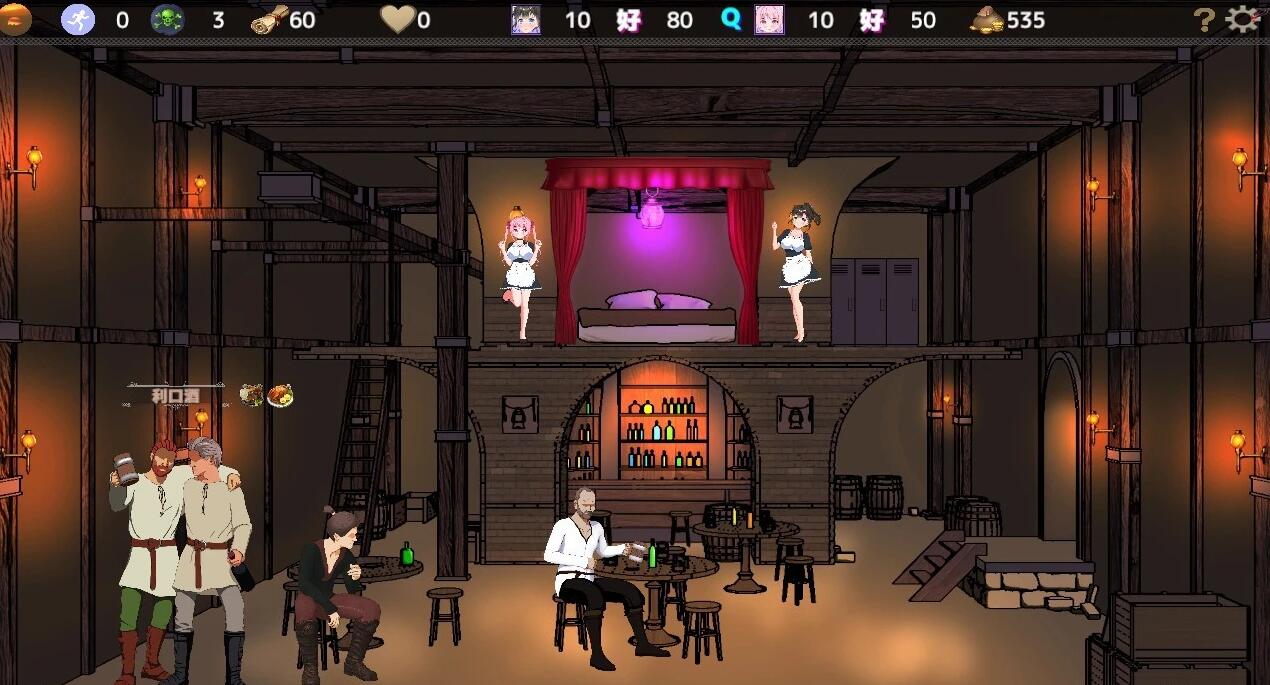Select the pink-haired maid portrait
This screenshot has width=1270, height=685.
point(769,20)
